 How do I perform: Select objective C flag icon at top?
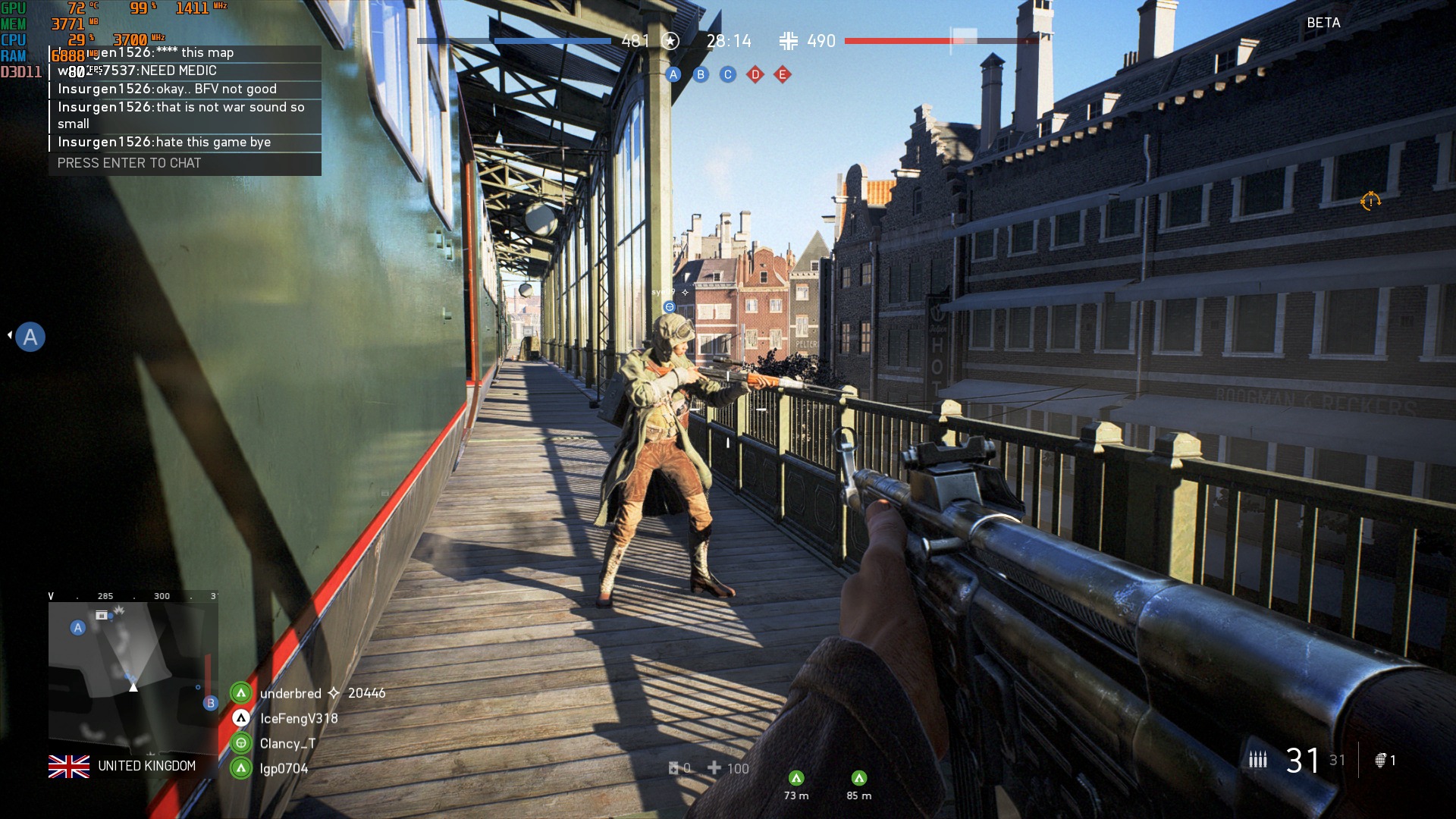728,74
